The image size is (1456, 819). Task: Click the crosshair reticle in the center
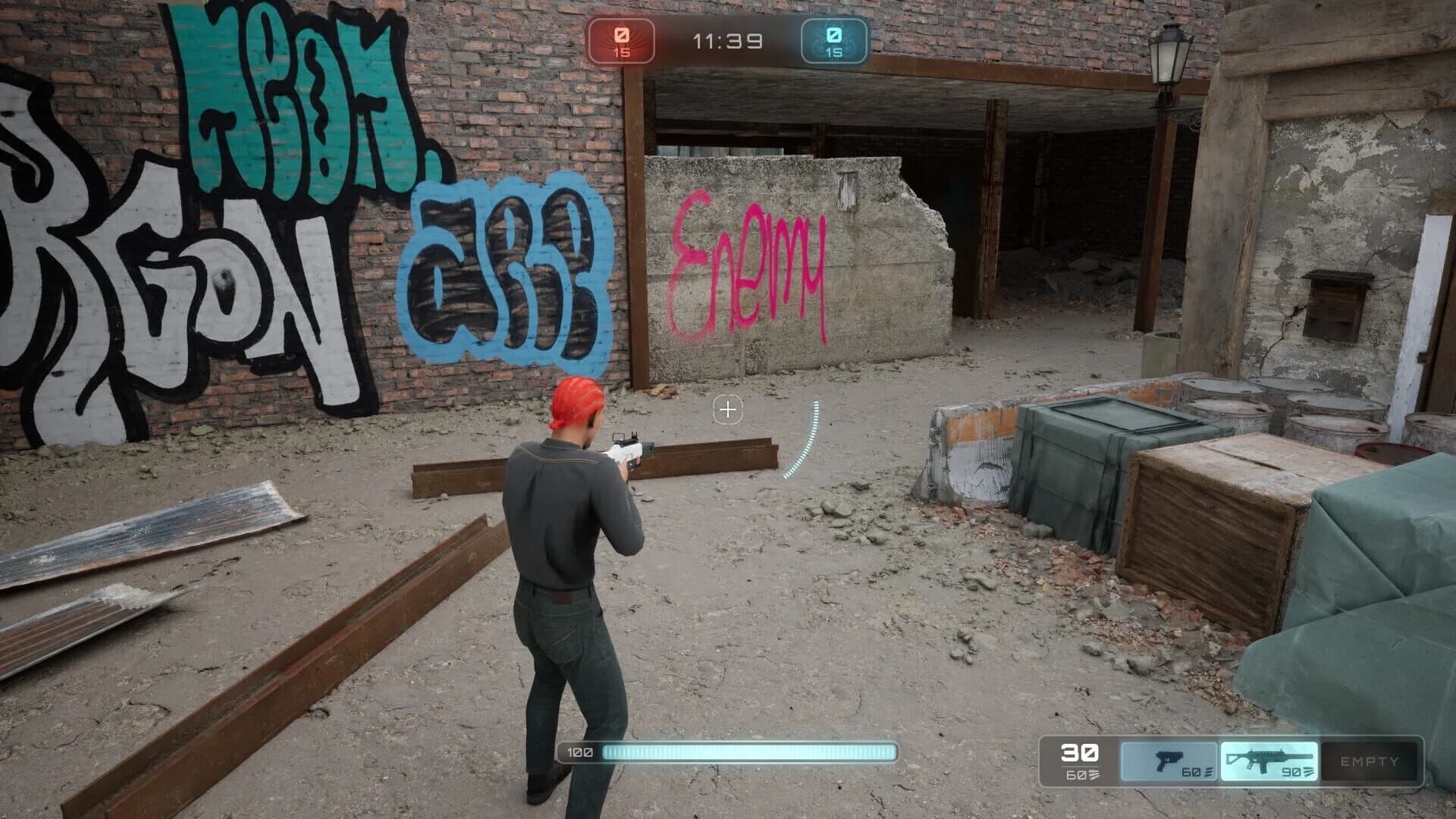(728, 410)
